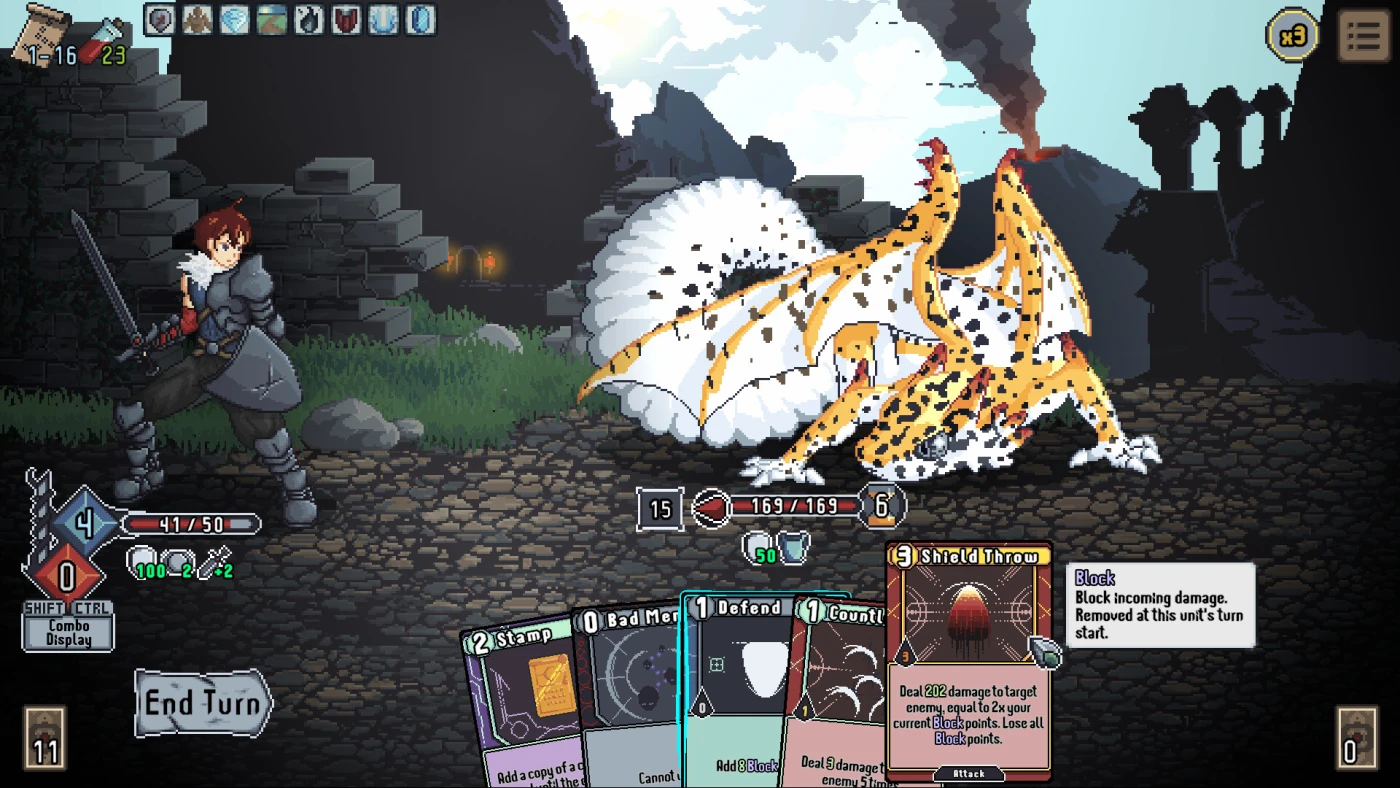
Task: Open the Combo Display panel
Action: pos(68,632)
